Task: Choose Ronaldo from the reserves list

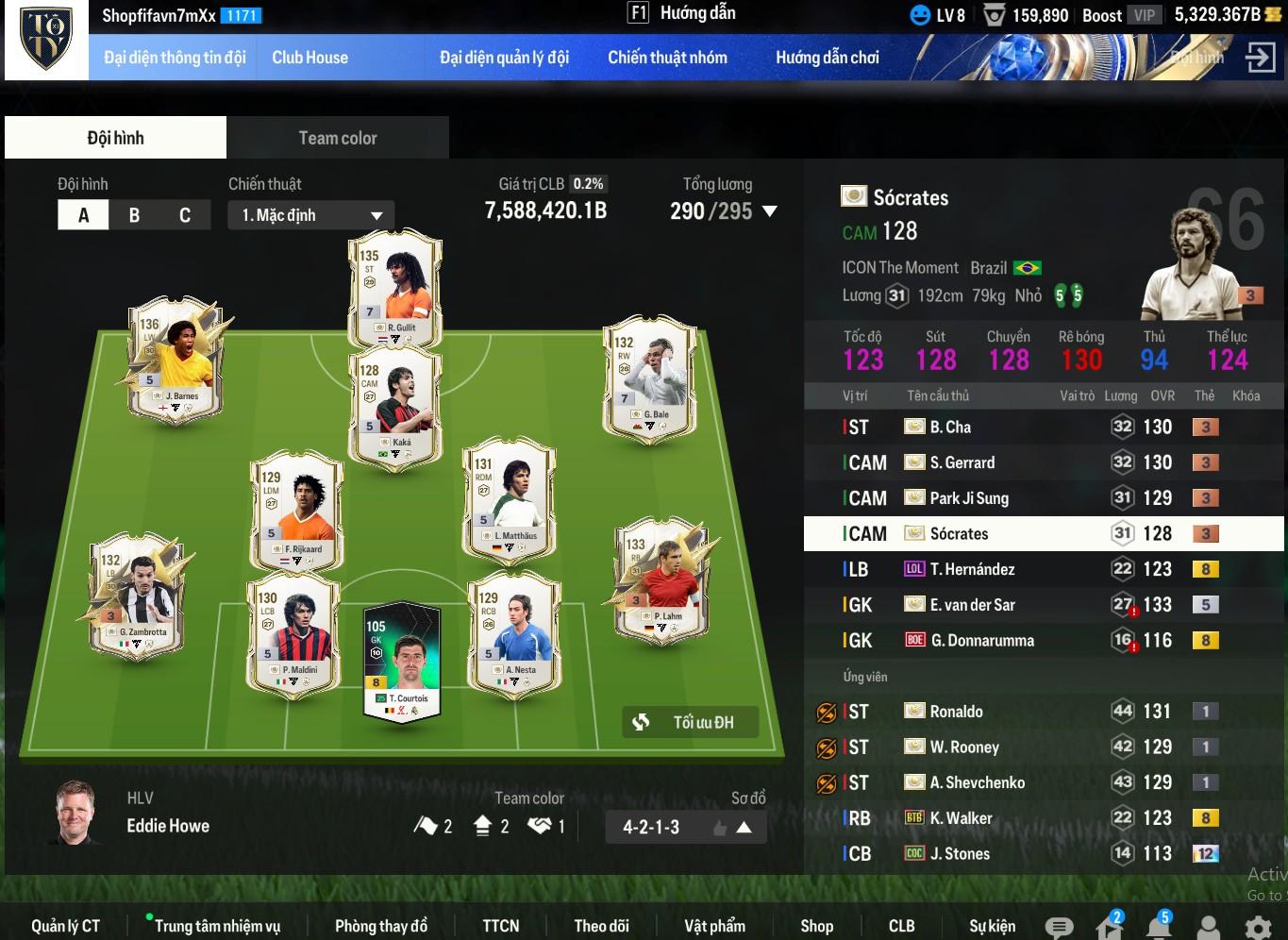Action: [956, 712]
